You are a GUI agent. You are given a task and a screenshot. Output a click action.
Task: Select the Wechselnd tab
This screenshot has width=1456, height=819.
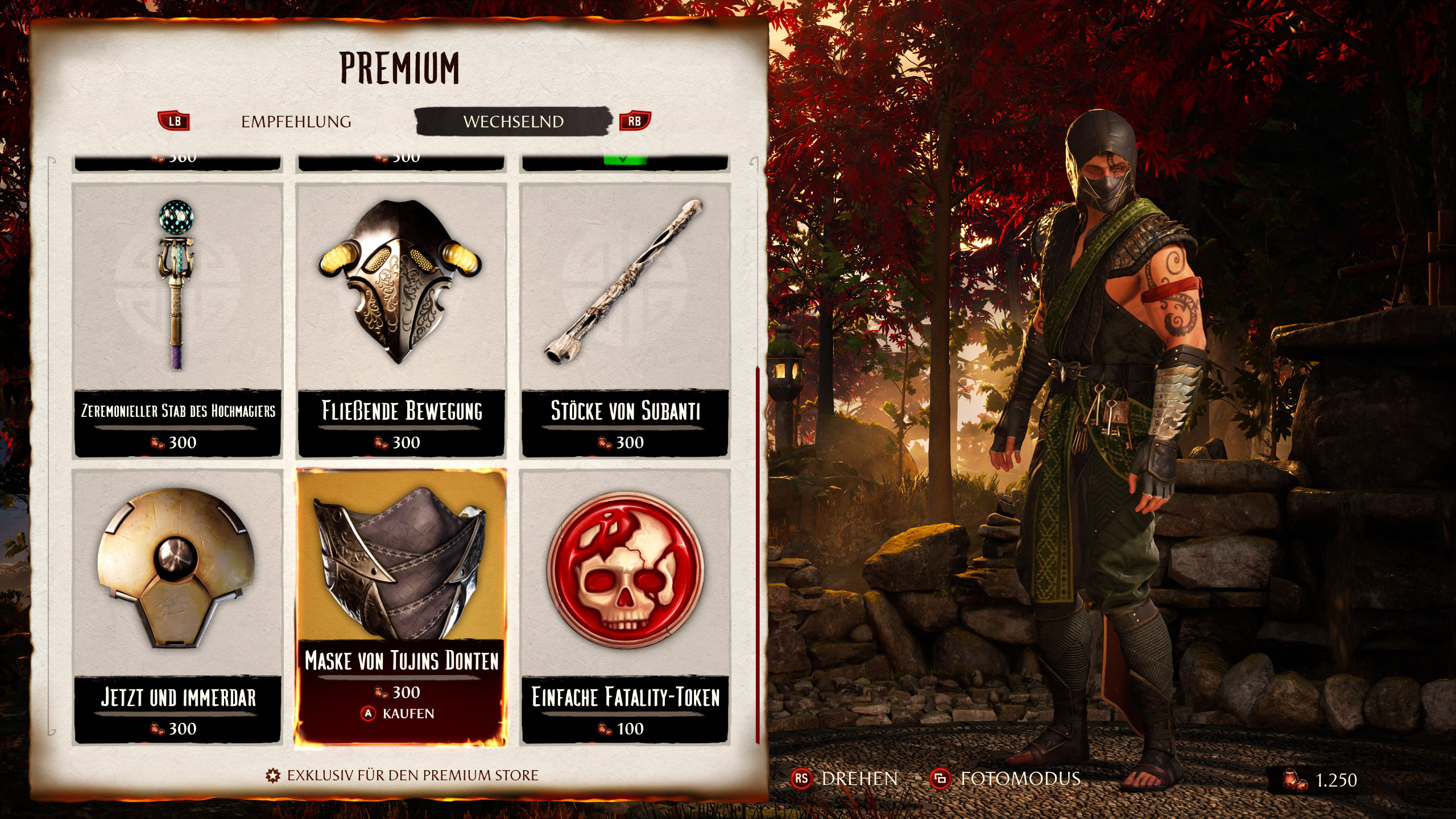tap(513, 122)
